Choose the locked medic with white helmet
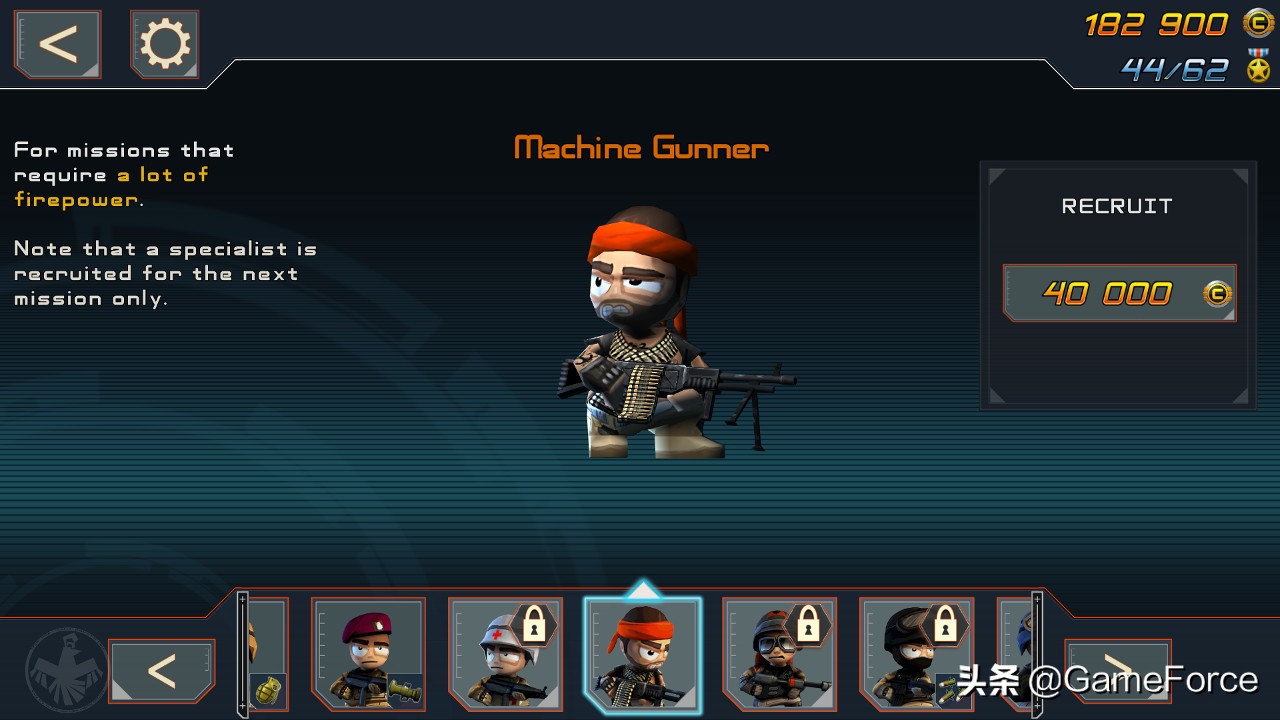The height and width of the screenshot is (720, 1280). pos(505,654)
